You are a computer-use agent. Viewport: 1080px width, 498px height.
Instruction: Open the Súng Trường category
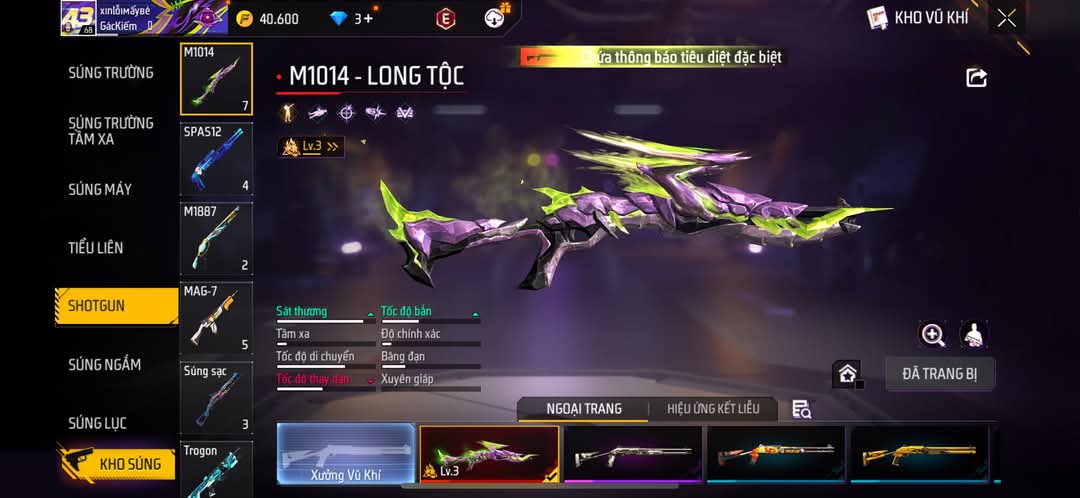[x=111, y=73]
